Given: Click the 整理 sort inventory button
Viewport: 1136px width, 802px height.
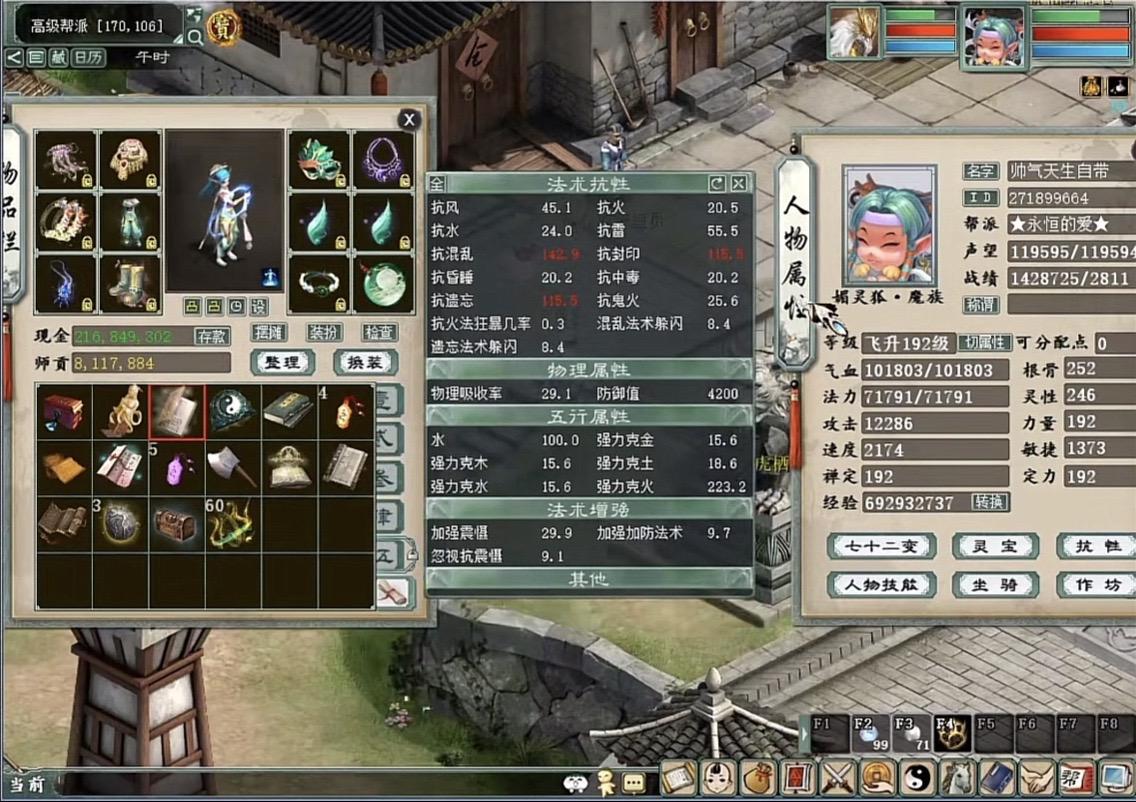Looking at the screenshot, I should tap(282, 362).
